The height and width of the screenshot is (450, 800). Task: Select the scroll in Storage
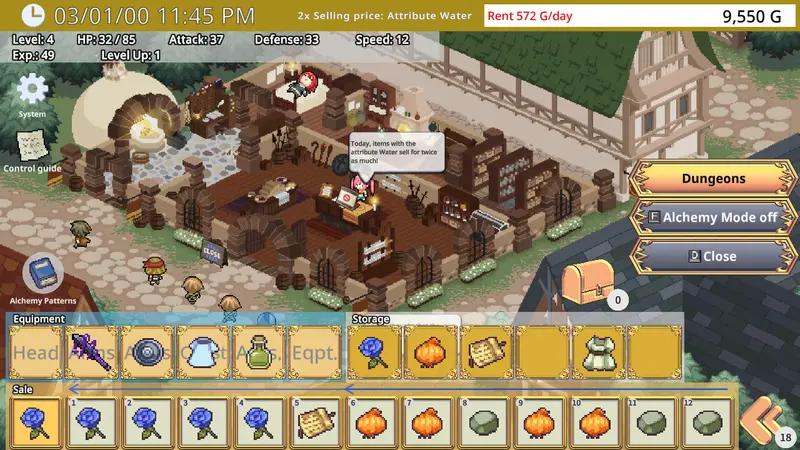[x=488, y=353]
